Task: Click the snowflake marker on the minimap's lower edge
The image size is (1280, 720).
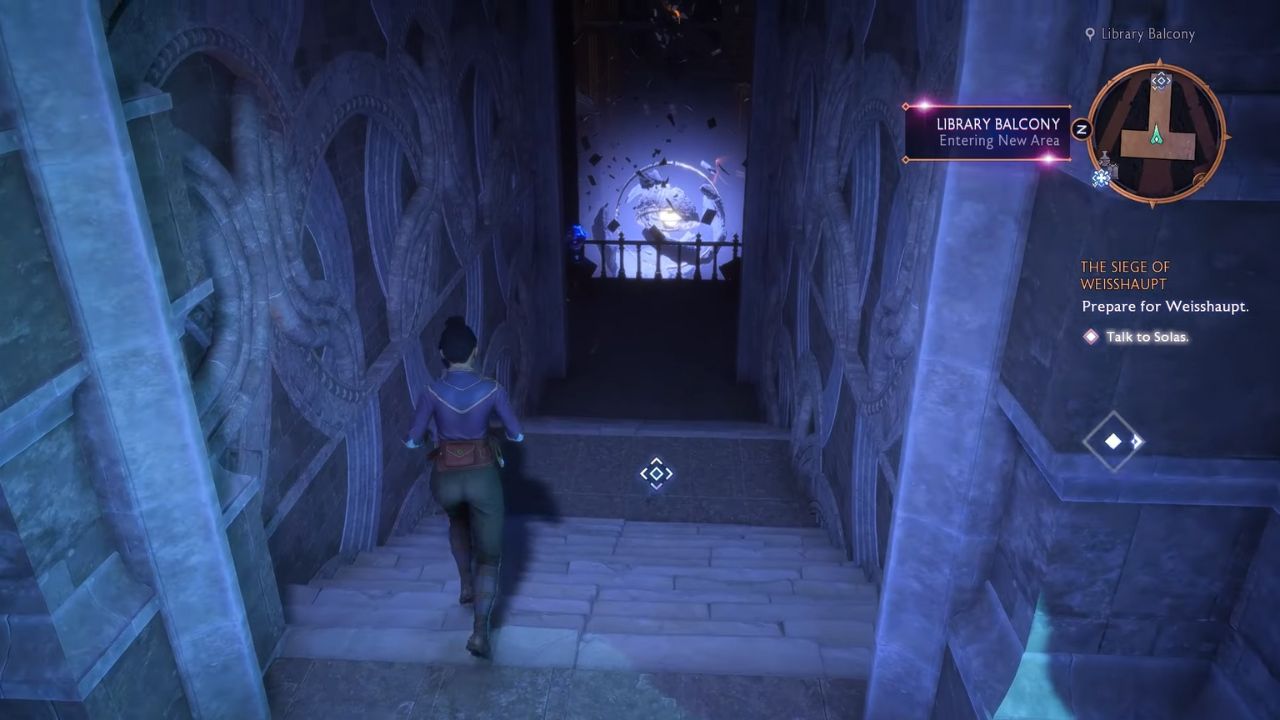Action: pyautogui.click(x=1101, y=177)
